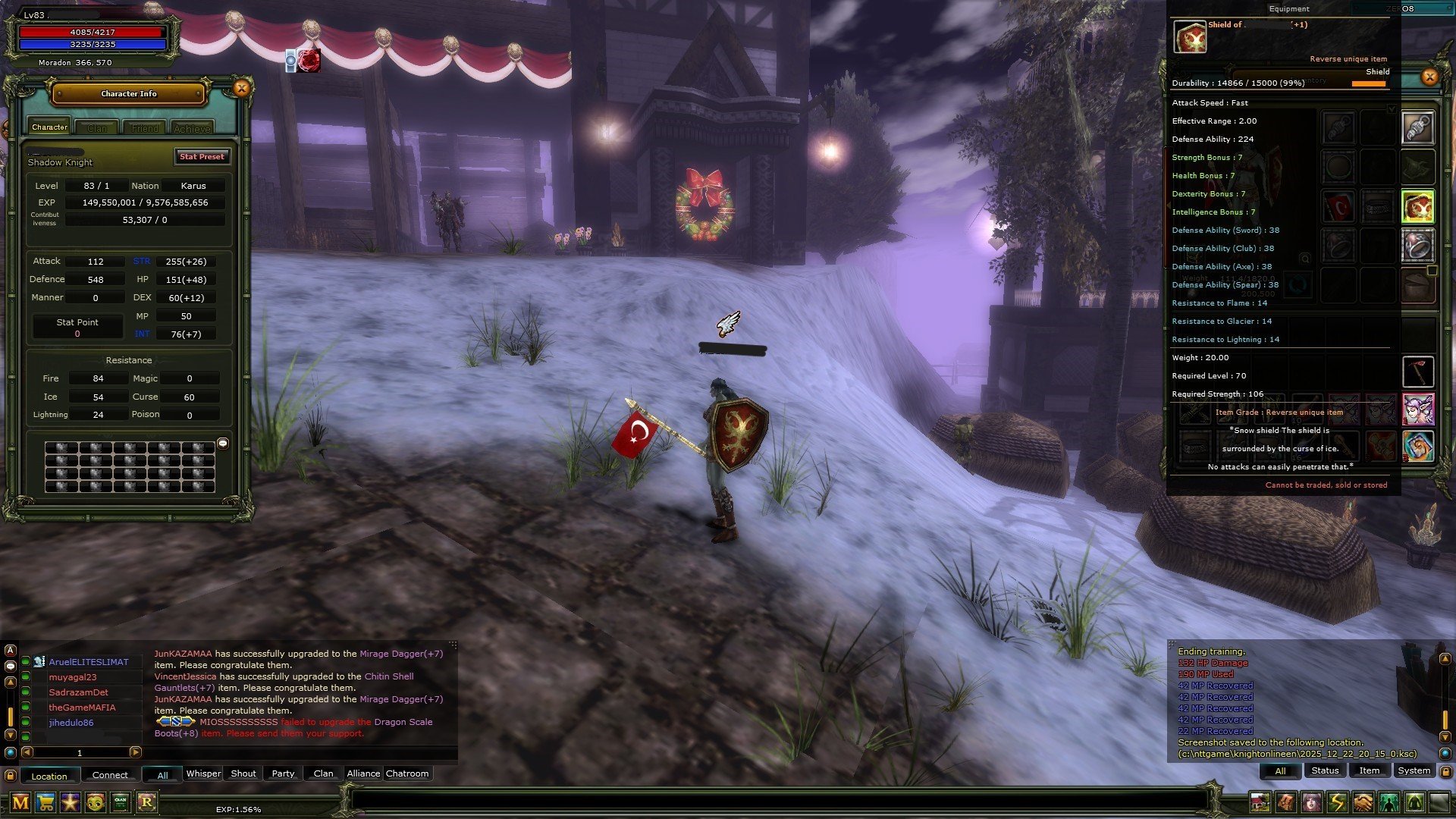Select muyagal23 in the player list
1456x819 pixels.
(x=73, y=677)
